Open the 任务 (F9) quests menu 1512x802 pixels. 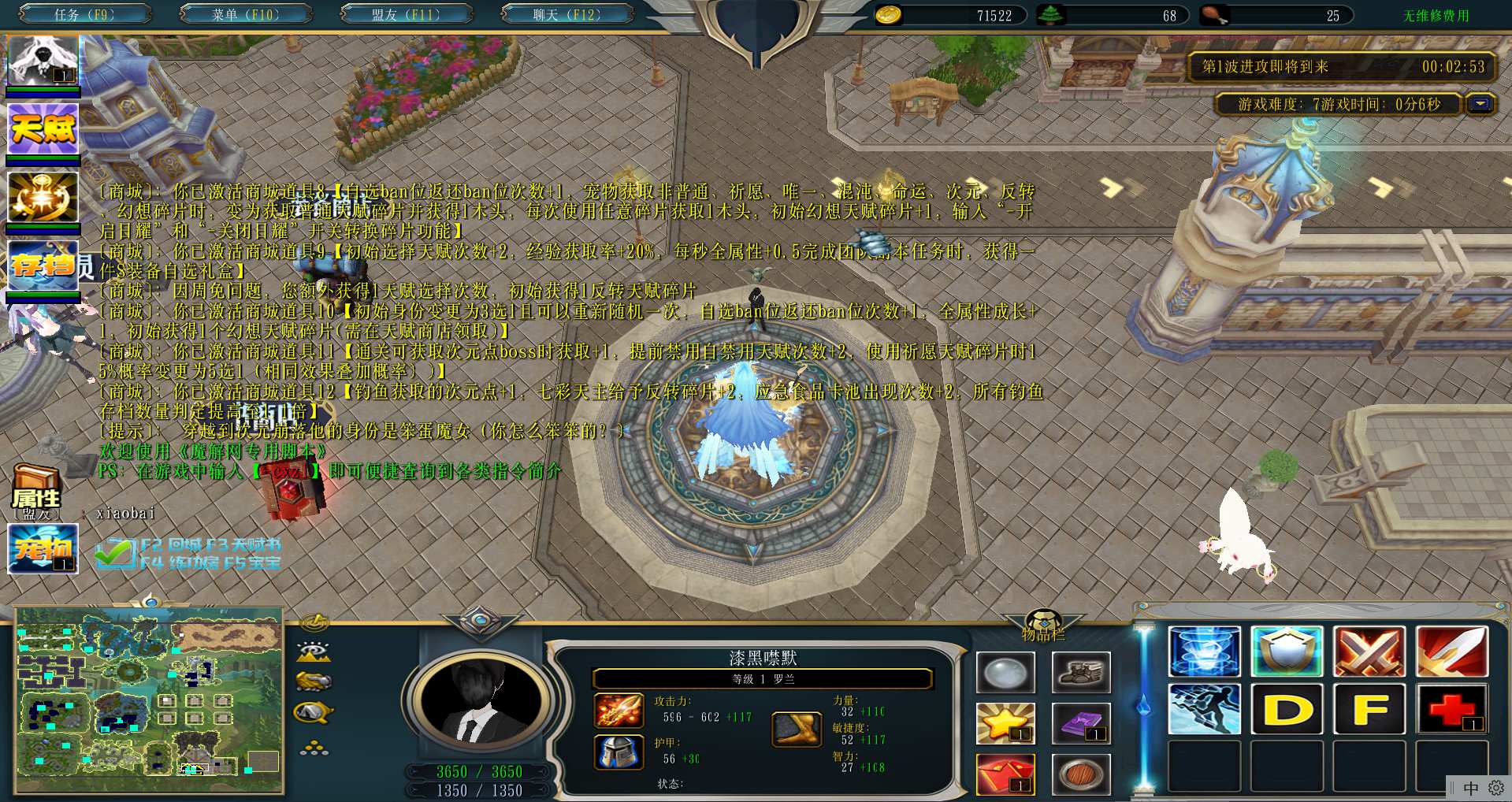coord(84,14)
